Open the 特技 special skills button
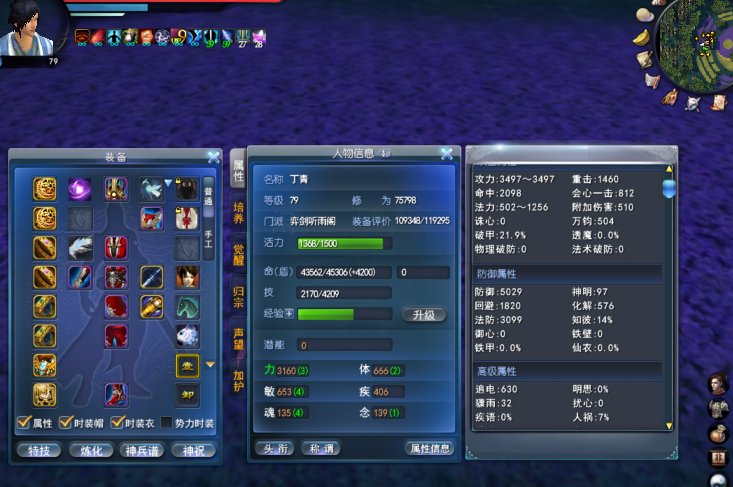 click(x=39, y=450)
